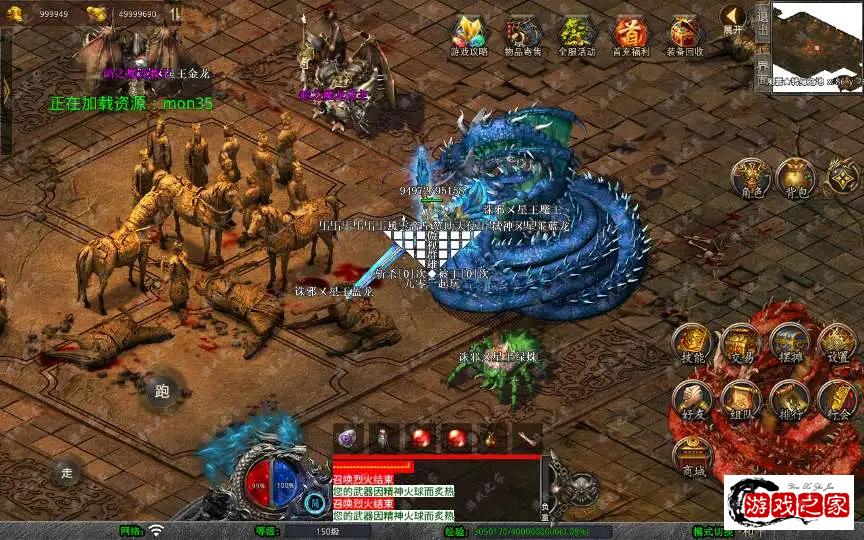Click the 展开 expand arrow button

(x=734, y=18)
